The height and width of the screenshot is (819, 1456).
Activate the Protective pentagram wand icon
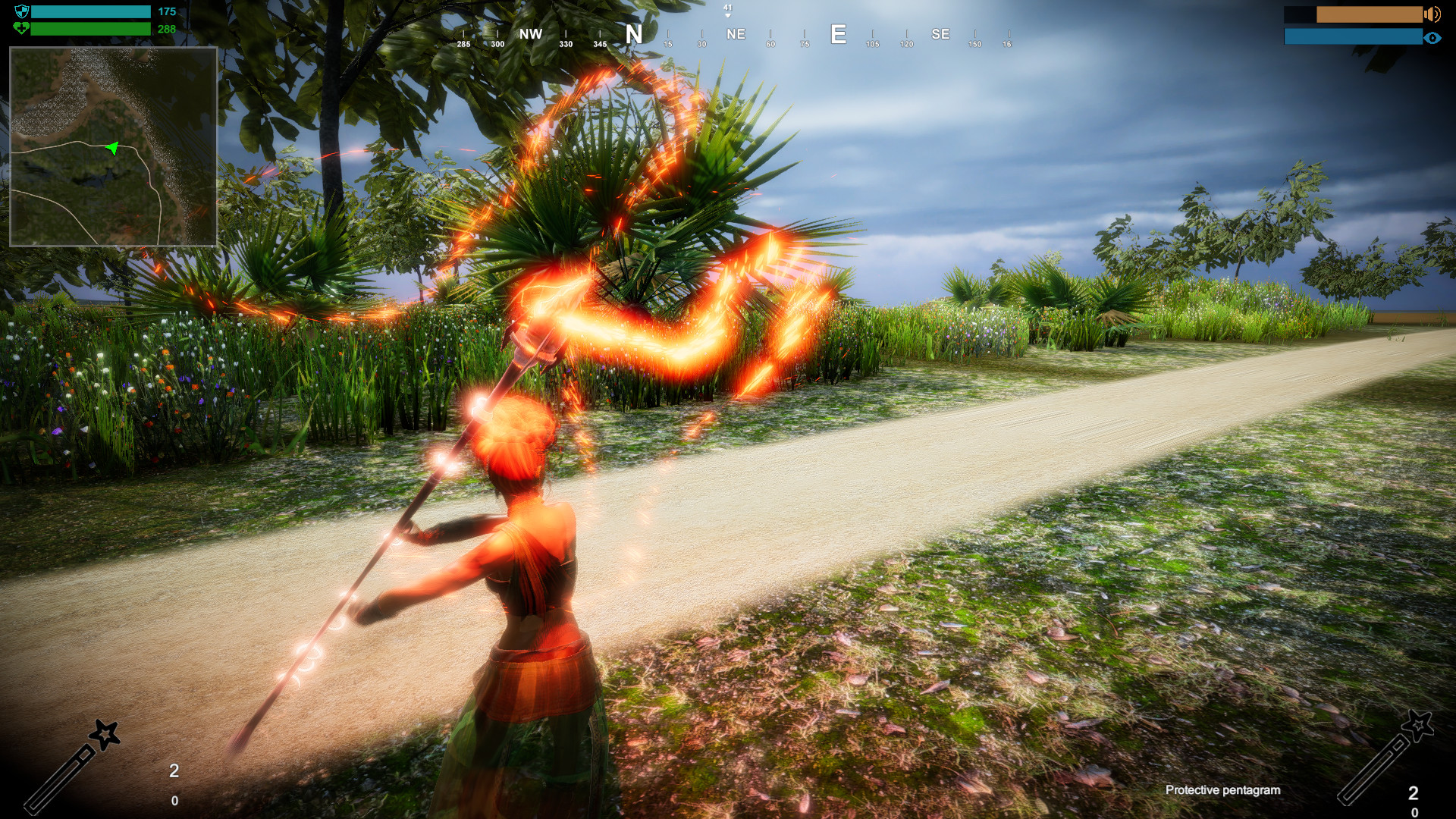click(x=1385, y=758)
